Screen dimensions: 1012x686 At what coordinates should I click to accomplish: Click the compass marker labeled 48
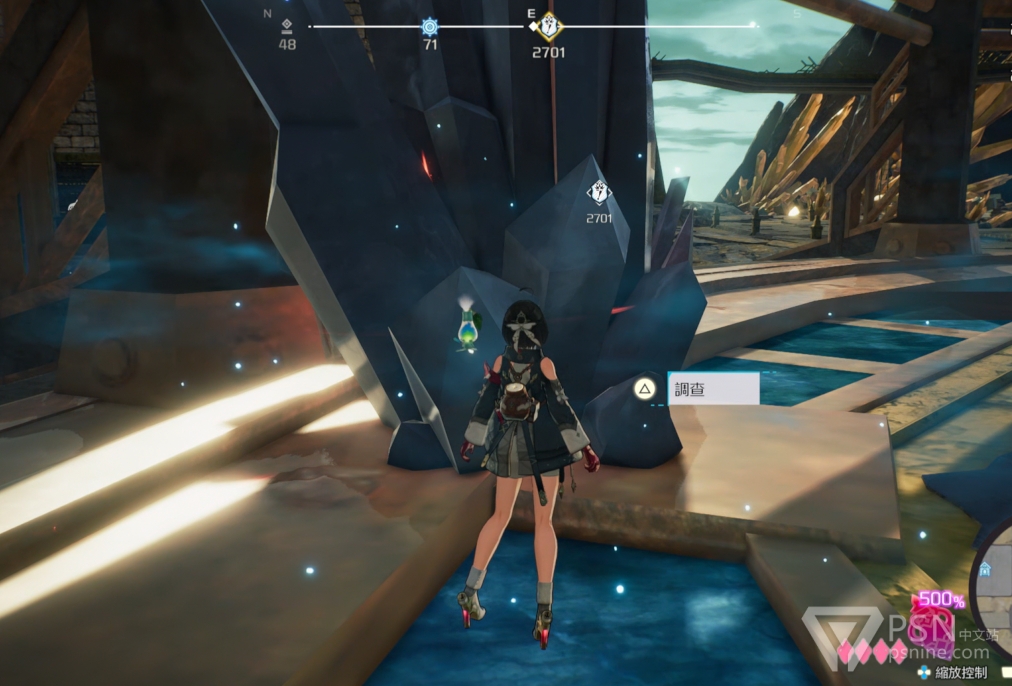coord(287,26)
